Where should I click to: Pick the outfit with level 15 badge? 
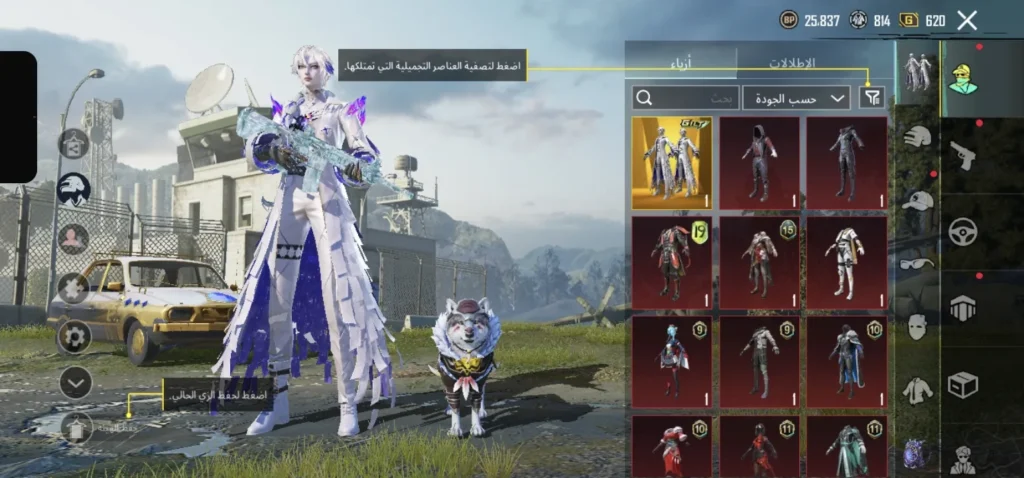[759, 262]
